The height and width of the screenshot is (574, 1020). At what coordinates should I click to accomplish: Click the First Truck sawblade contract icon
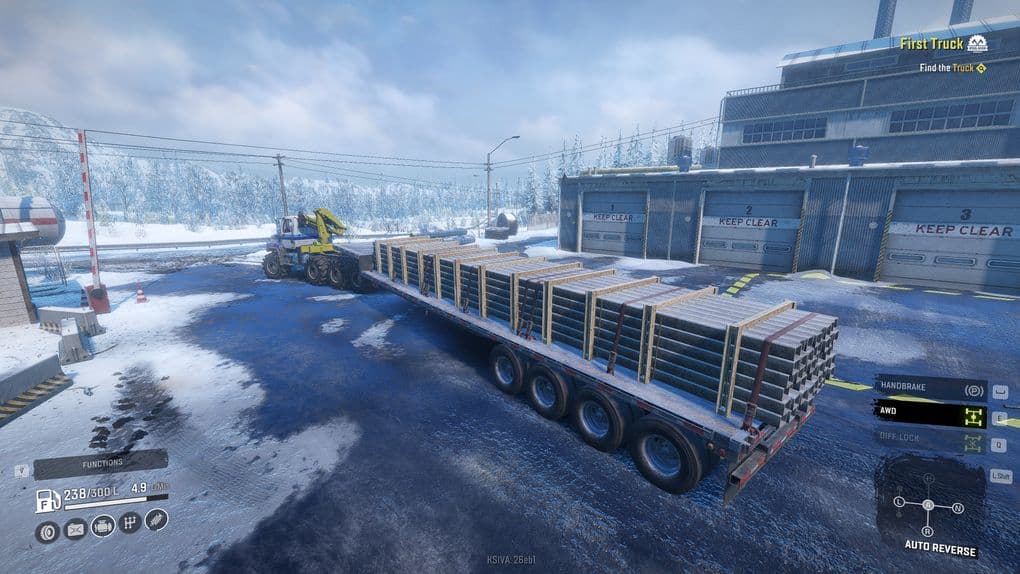977,43
